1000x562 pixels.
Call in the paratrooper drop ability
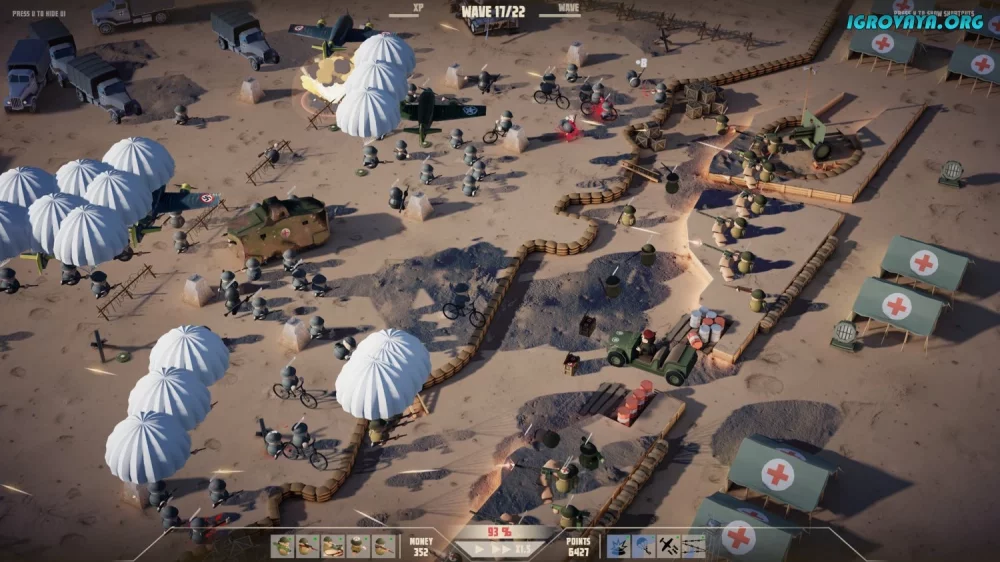(643, 547)
